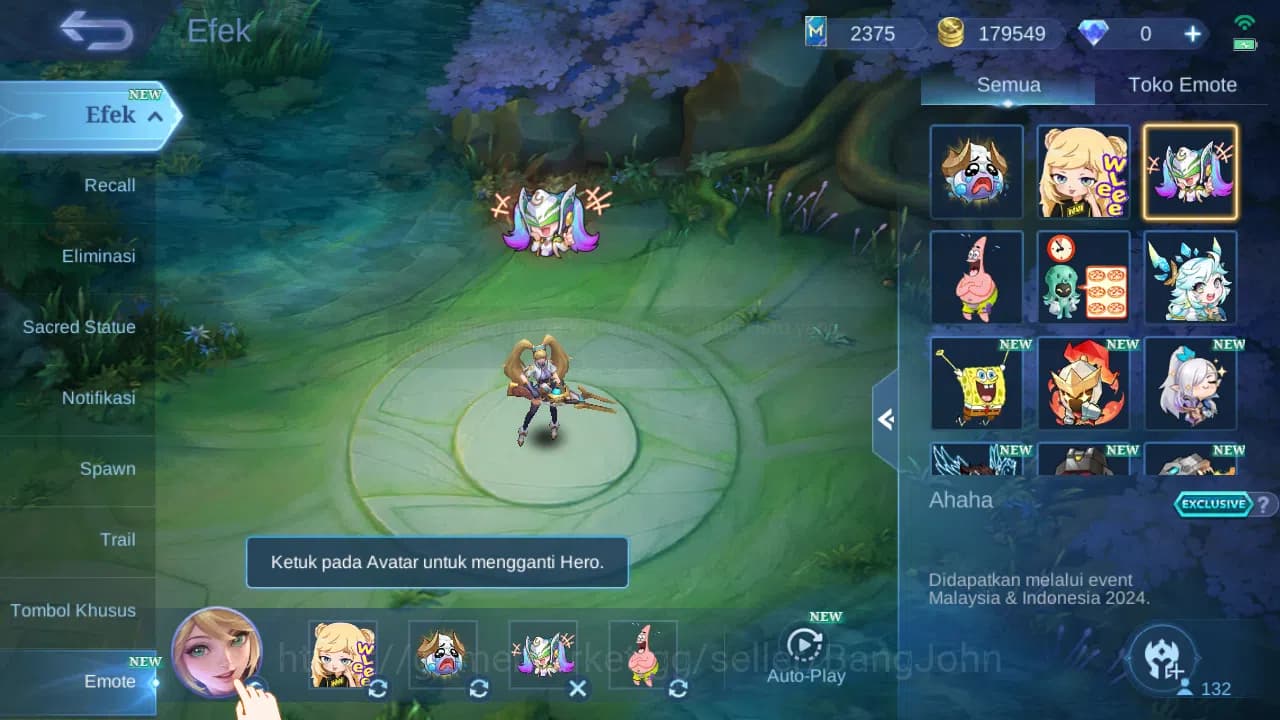Tap the blonde Wlee girl emote
Image resolution: width=1280 pixels, height=720 pixels.
click(1084, 172)
